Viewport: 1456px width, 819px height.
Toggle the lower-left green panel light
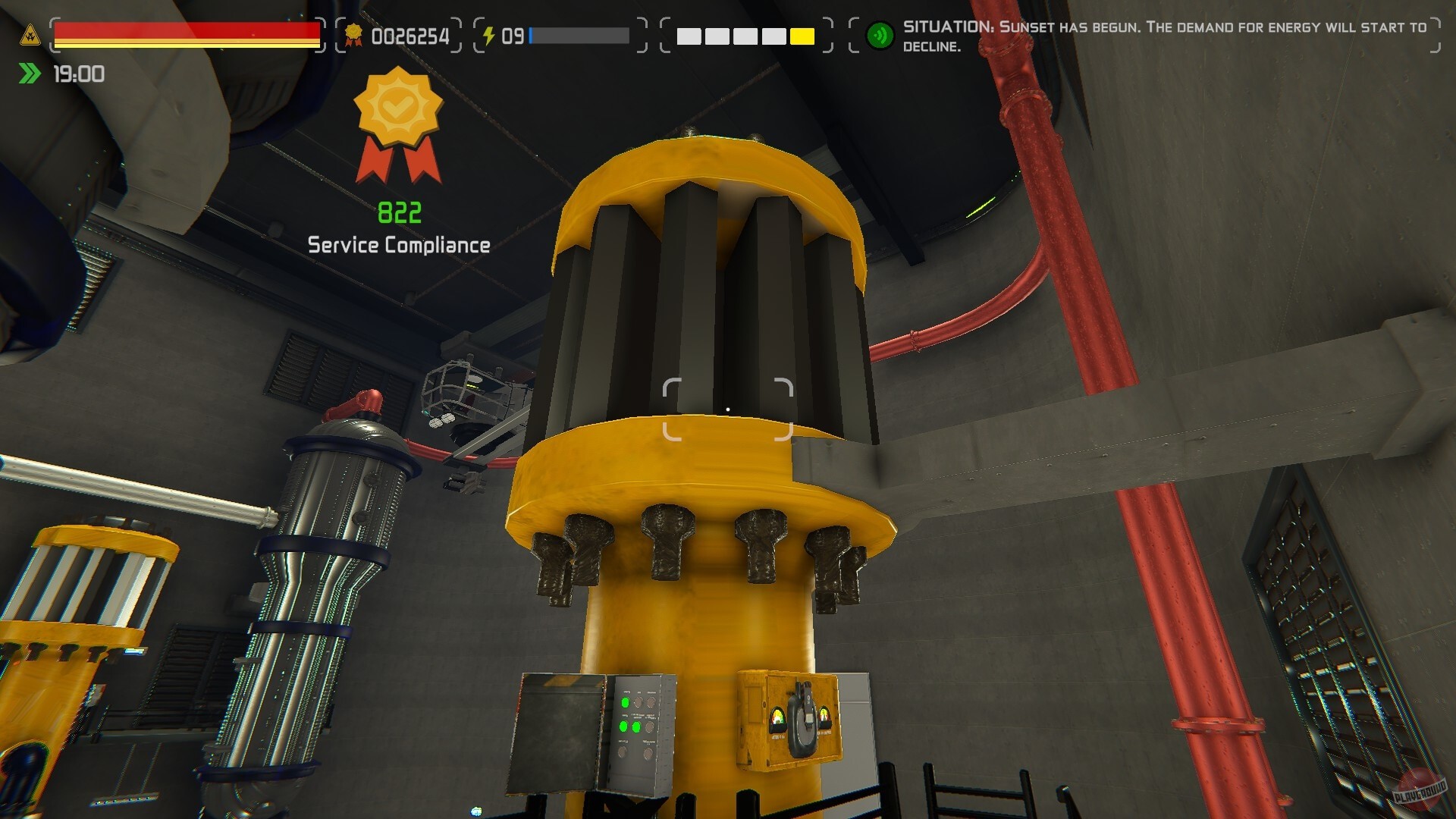click(x=623, y=727)
